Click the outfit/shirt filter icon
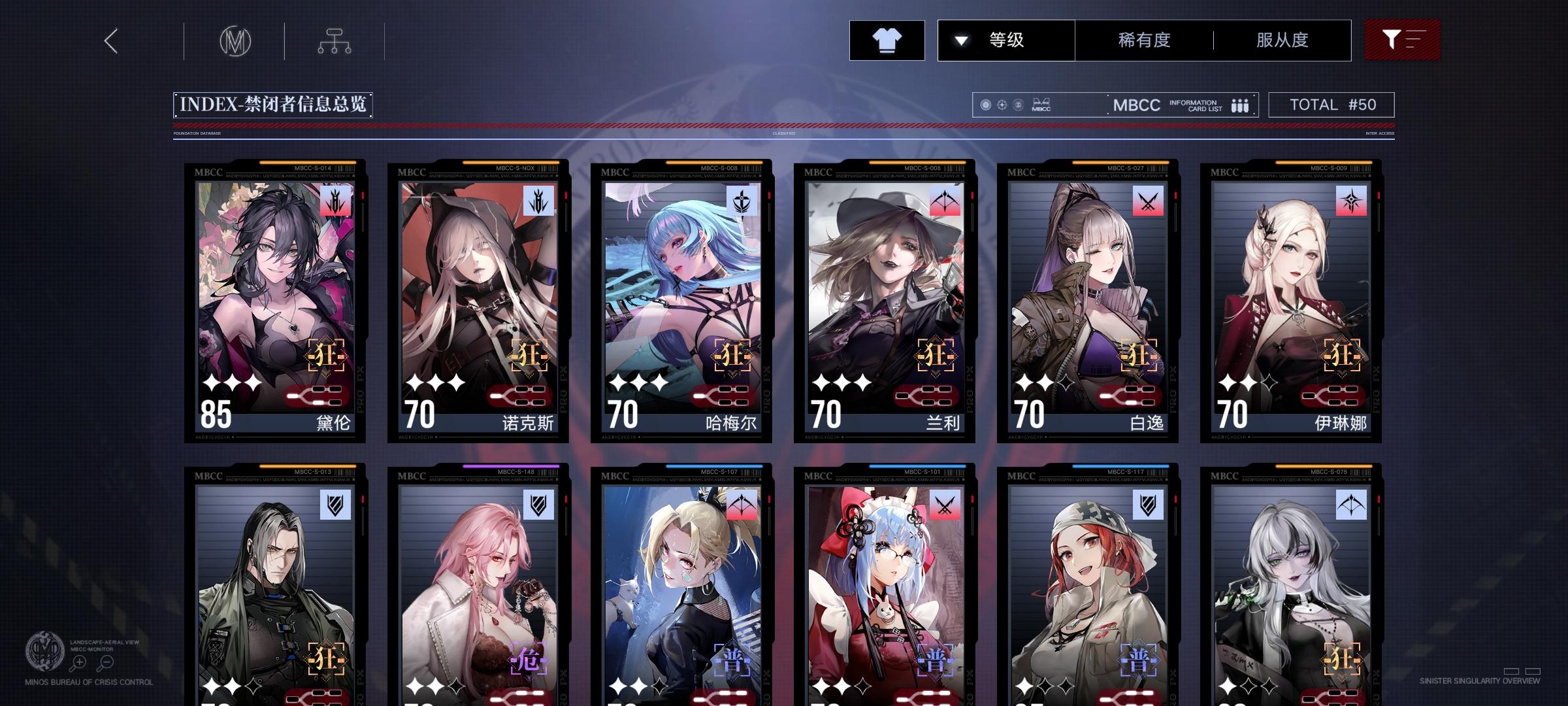This screenshot has height=706, width=1568. coord(887,39)
